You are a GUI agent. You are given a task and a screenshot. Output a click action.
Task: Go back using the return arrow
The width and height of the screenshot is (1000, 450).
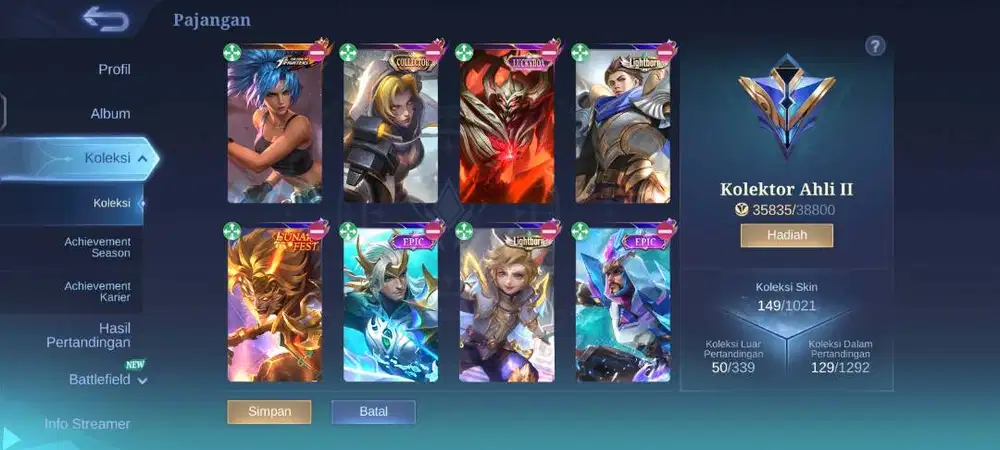(x=106, y=19)
